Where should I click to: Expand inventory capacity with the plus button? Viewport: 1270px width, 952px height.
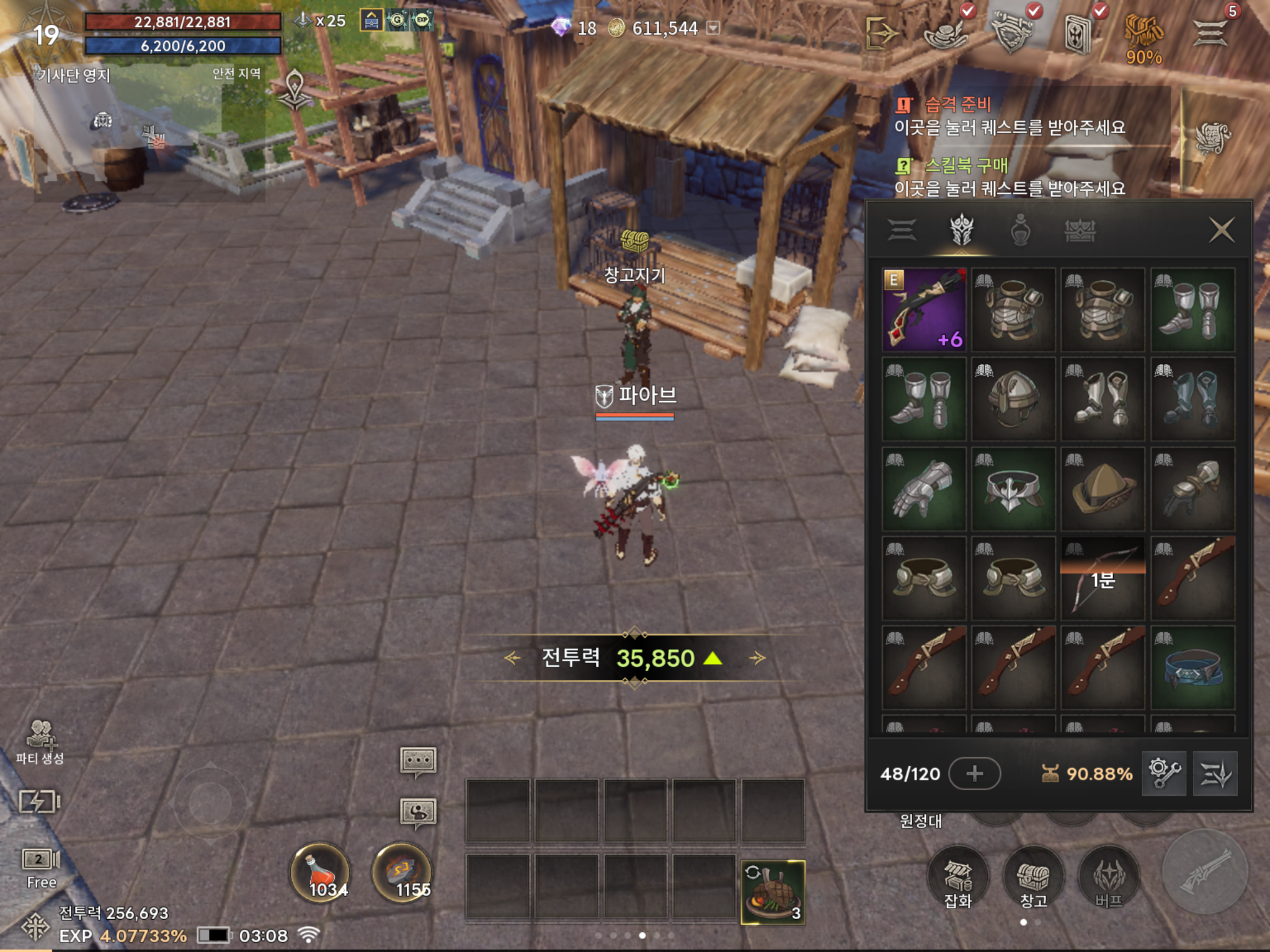click(x=974, y=773)
